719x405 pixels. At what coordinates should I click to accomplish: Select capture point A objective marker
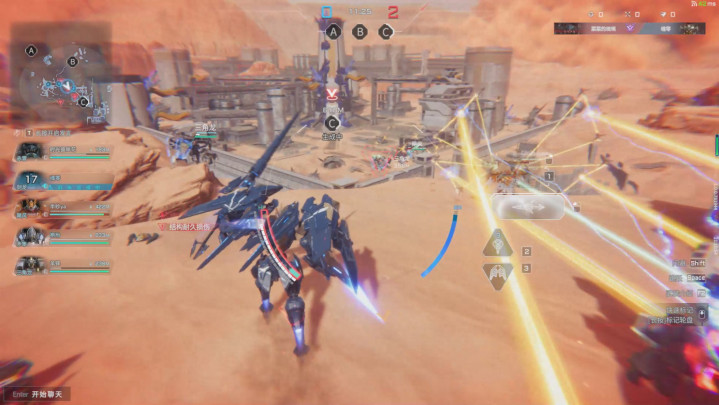point(333,31)
